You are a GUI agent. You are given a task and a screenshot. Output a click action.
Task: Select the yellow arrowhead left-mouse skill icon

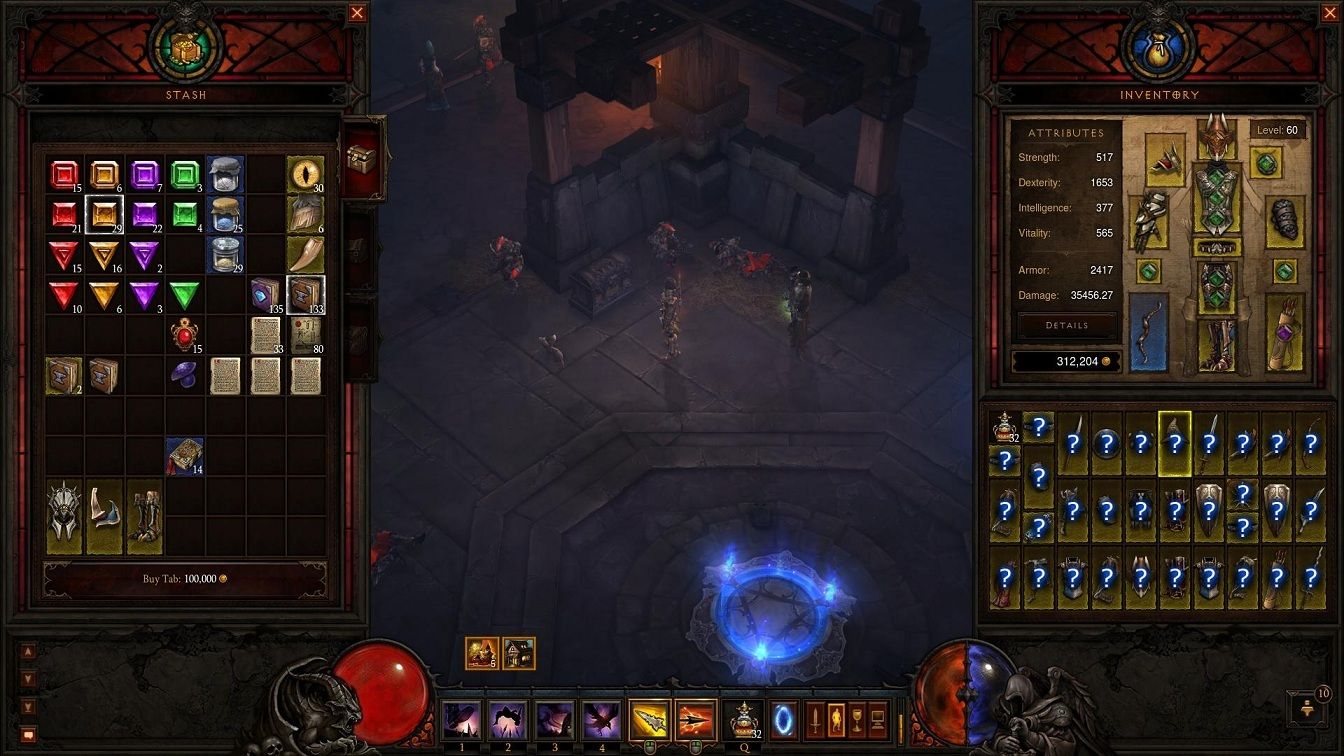click(x=648, y=716)
